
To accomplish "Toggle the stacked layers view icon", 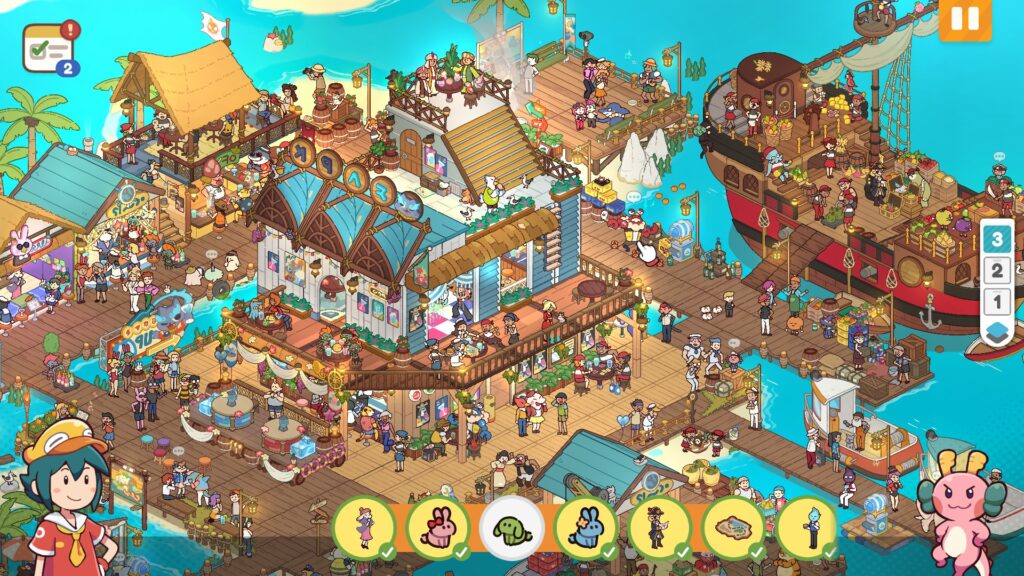I will pyautogui.click(x=996, y=330).
